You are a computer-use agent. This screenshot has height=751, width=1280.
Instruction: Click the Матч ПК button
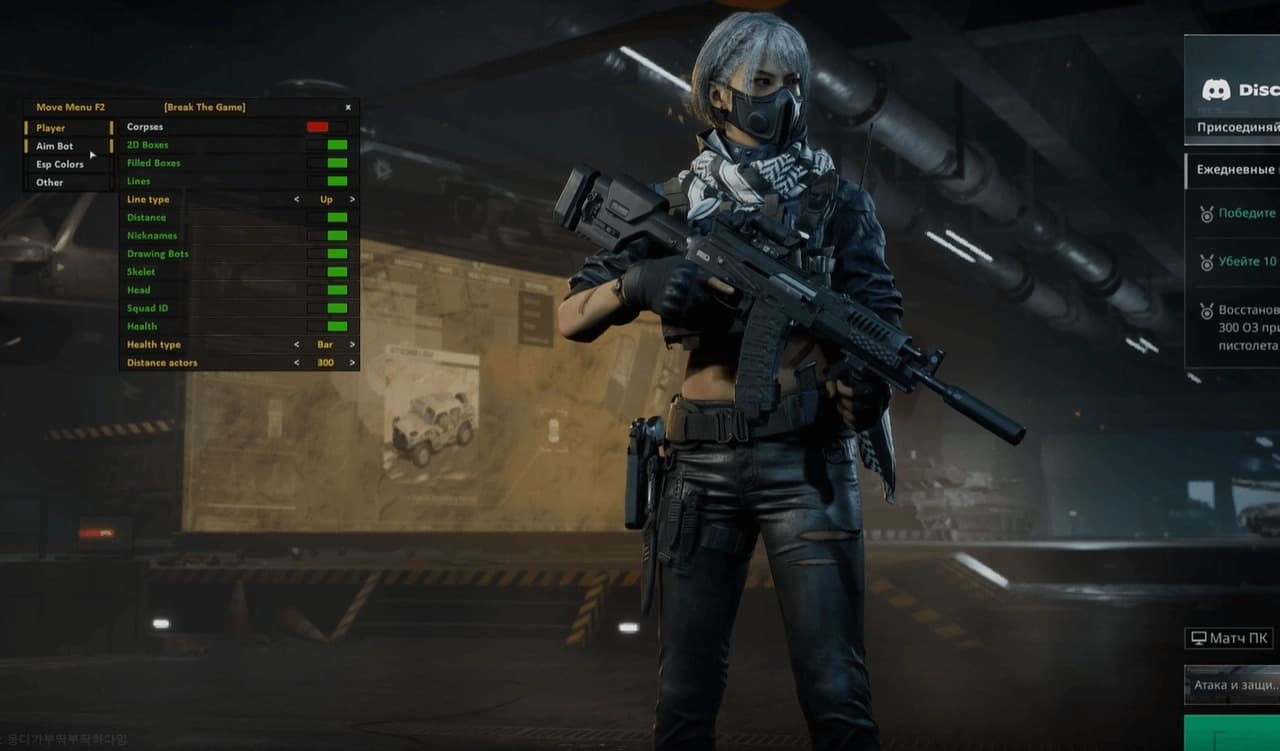pyautogui.click(x=1231, y=638)
